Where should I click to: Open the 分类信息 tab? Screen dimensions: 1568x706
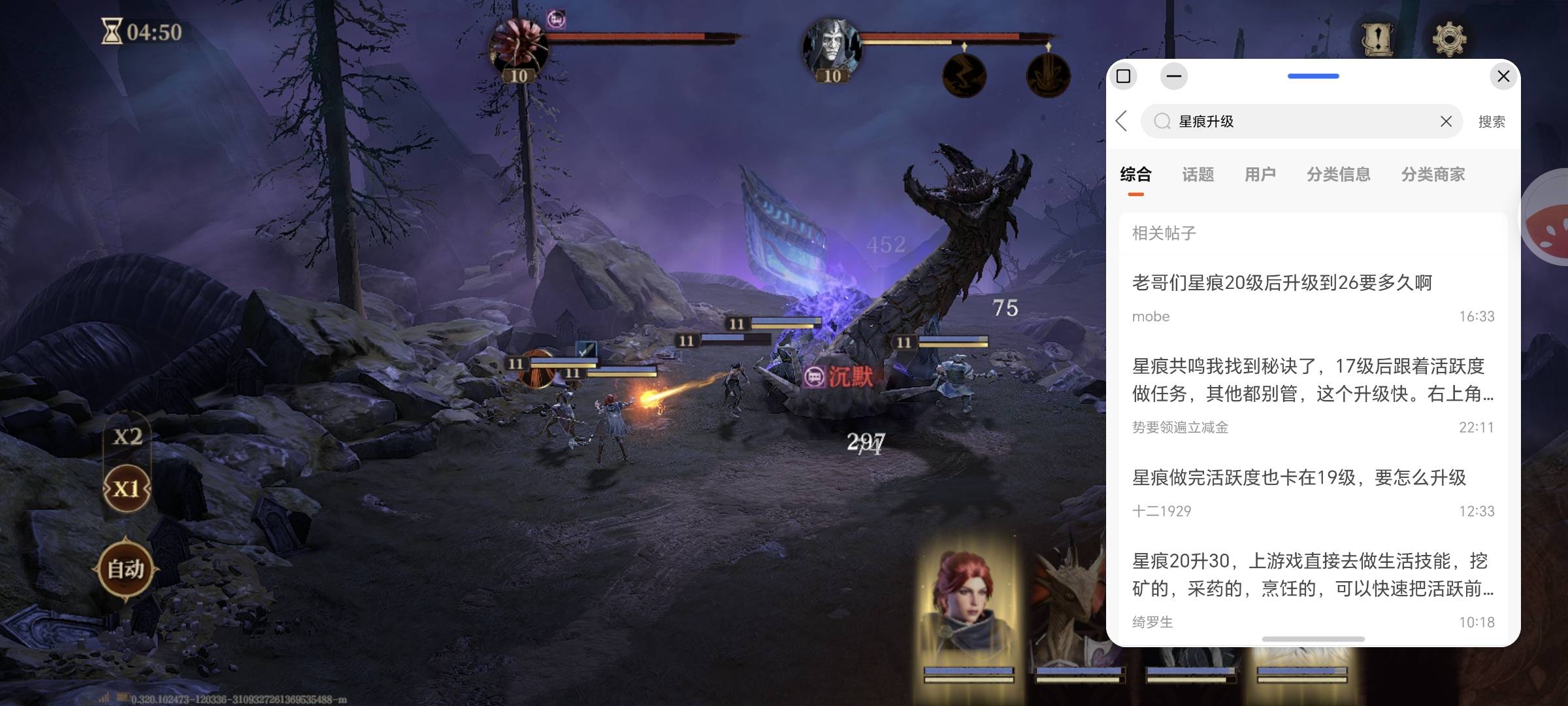click(x=1338, y=175)
